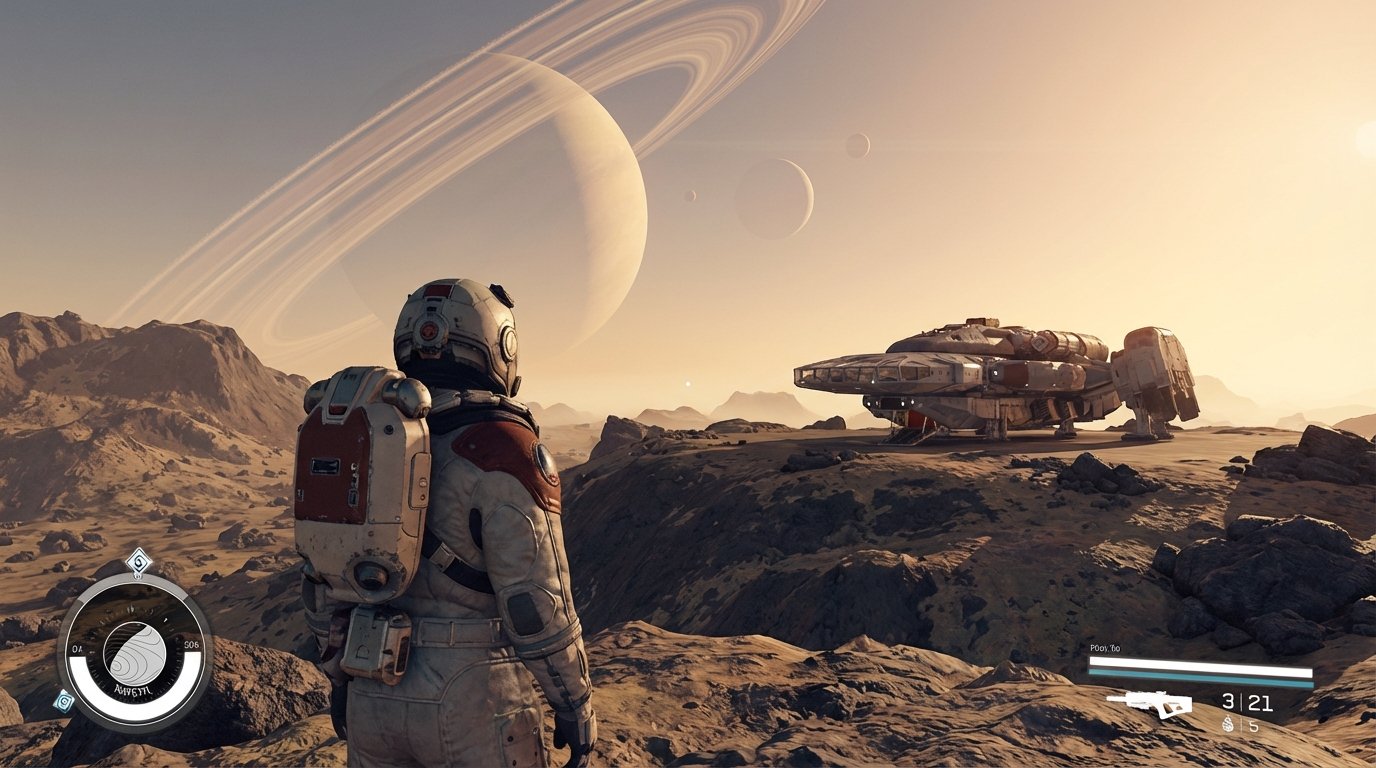Image resolution: width=1376 pixels, height=768 pixels.
Task: Click the location name label above the health bar
Action: point(1104,647)
